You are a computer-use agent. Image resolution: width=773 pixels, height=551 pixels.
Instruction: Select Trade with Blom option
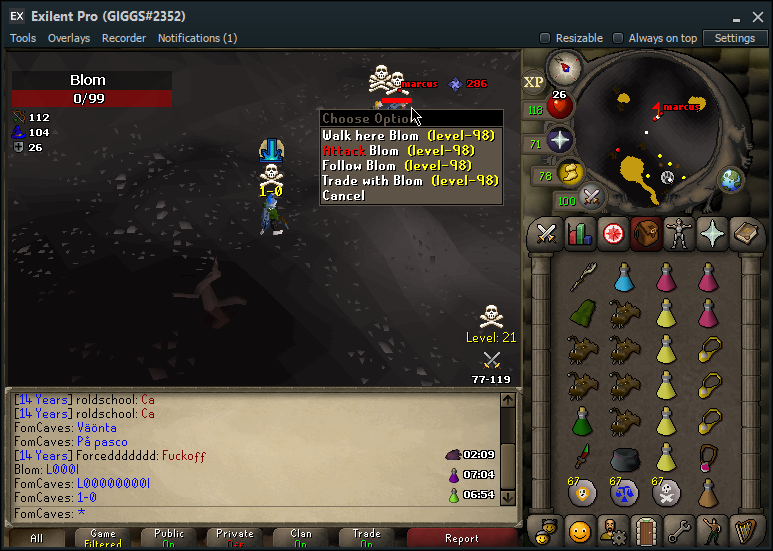[x=409, y=181]
